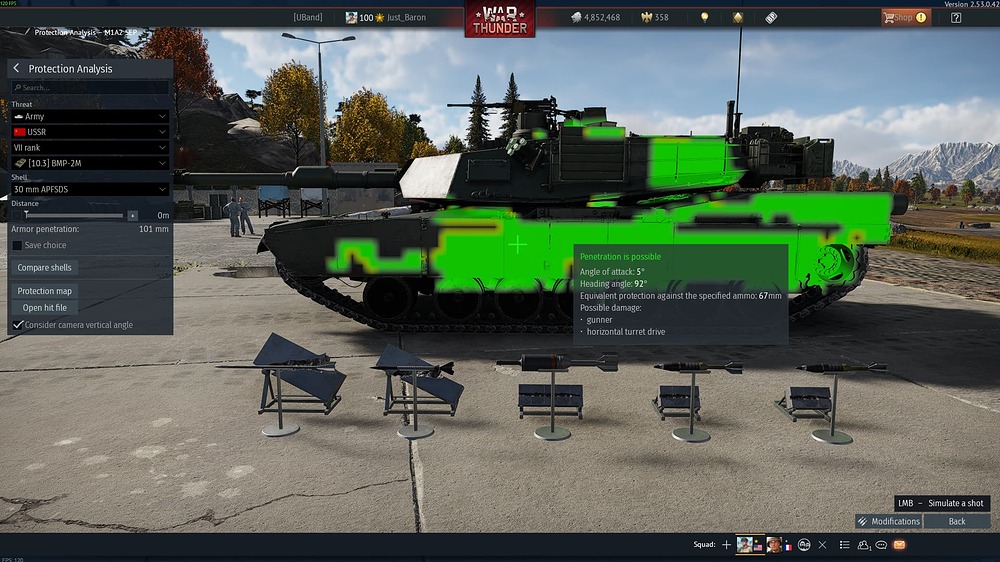Image resolution: width=1000 pixels, height=562 pixels.
Task: Click the light bulb icon in top bar
Action: tap(704, 17)
